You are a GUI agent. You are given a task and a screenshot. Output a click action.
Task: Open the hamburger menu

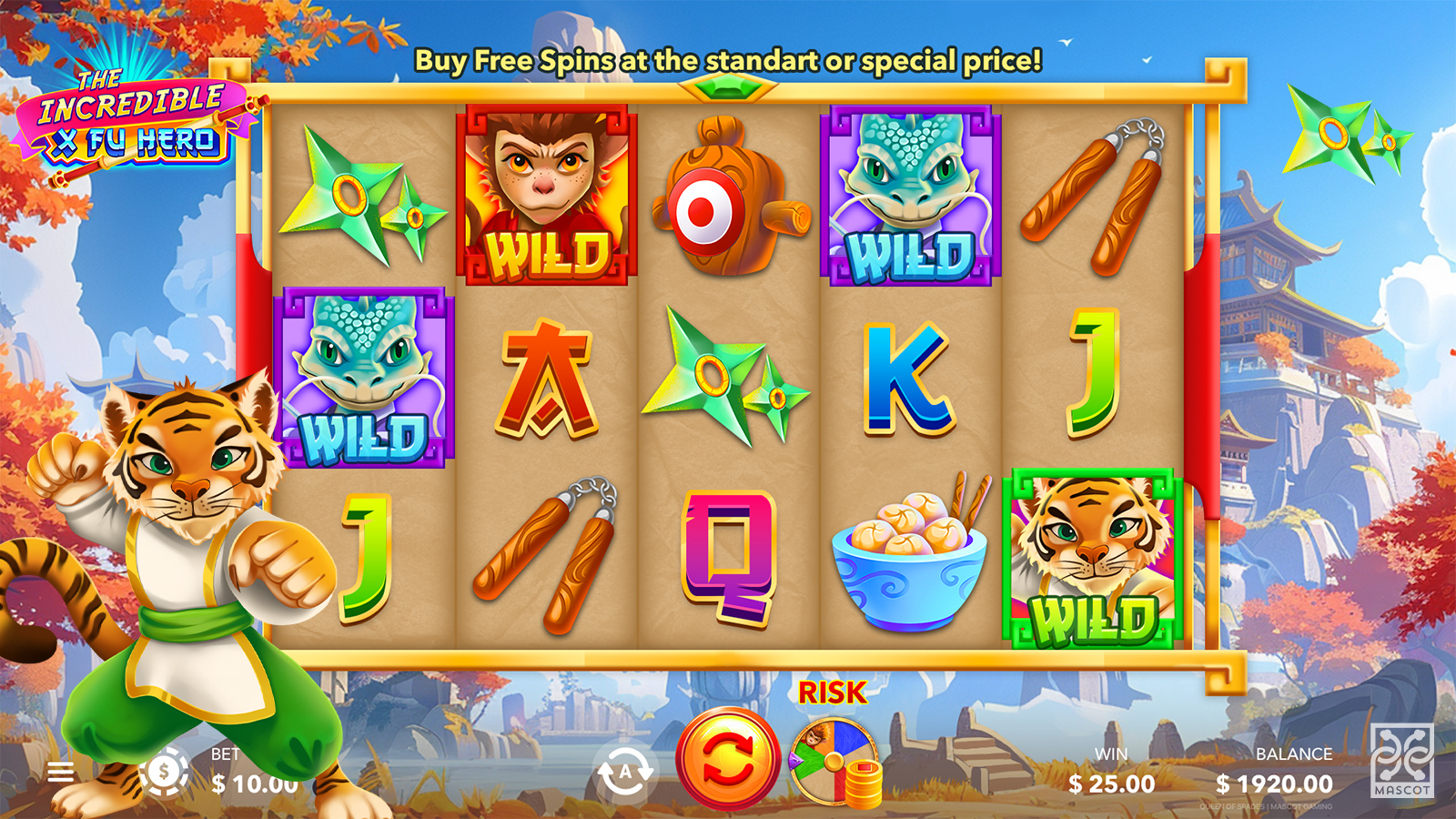(61, 773)
